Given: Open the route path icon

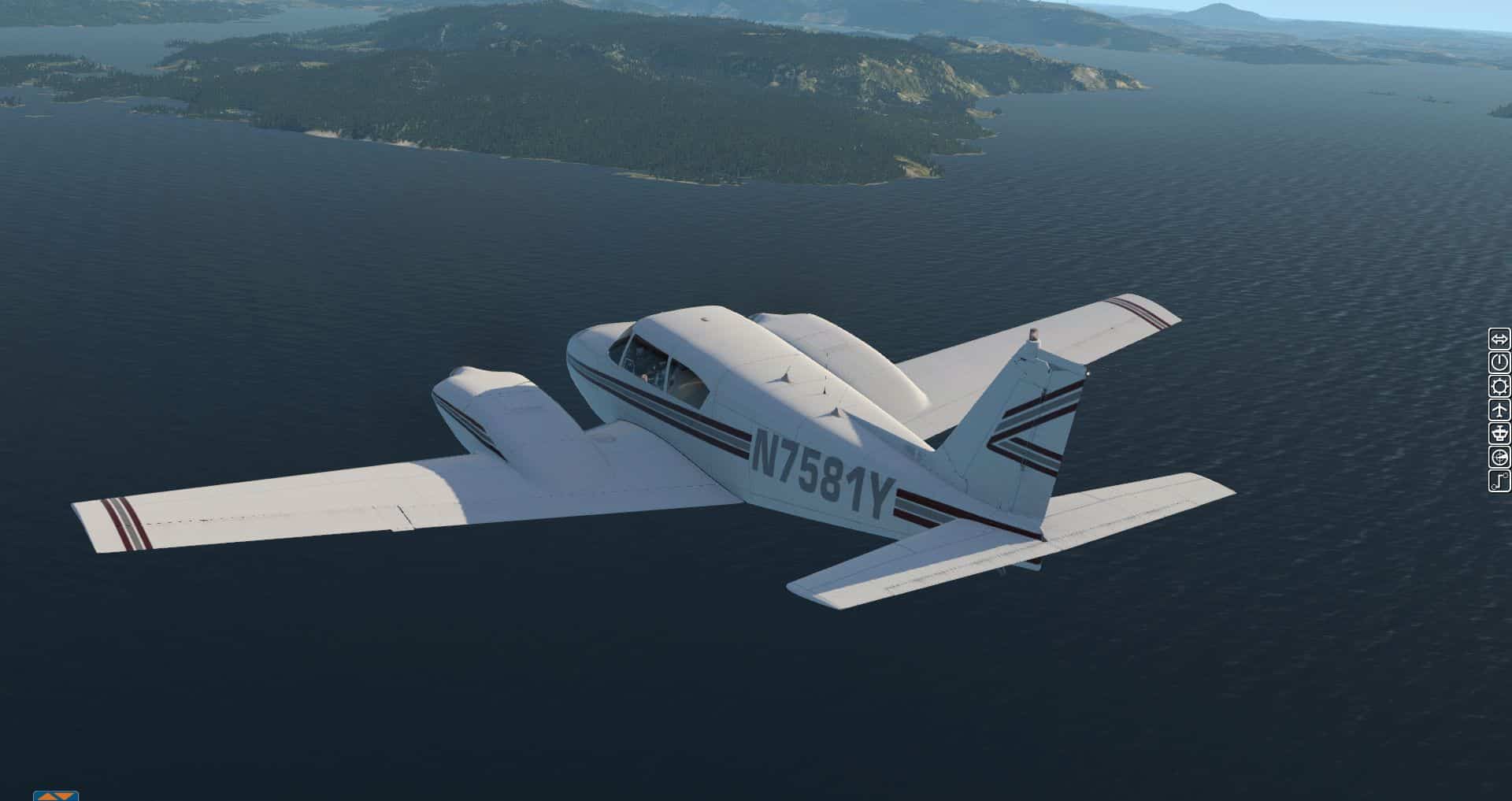Looking at the screenshot, I should pyautogui.click(x=1499, y=480).
